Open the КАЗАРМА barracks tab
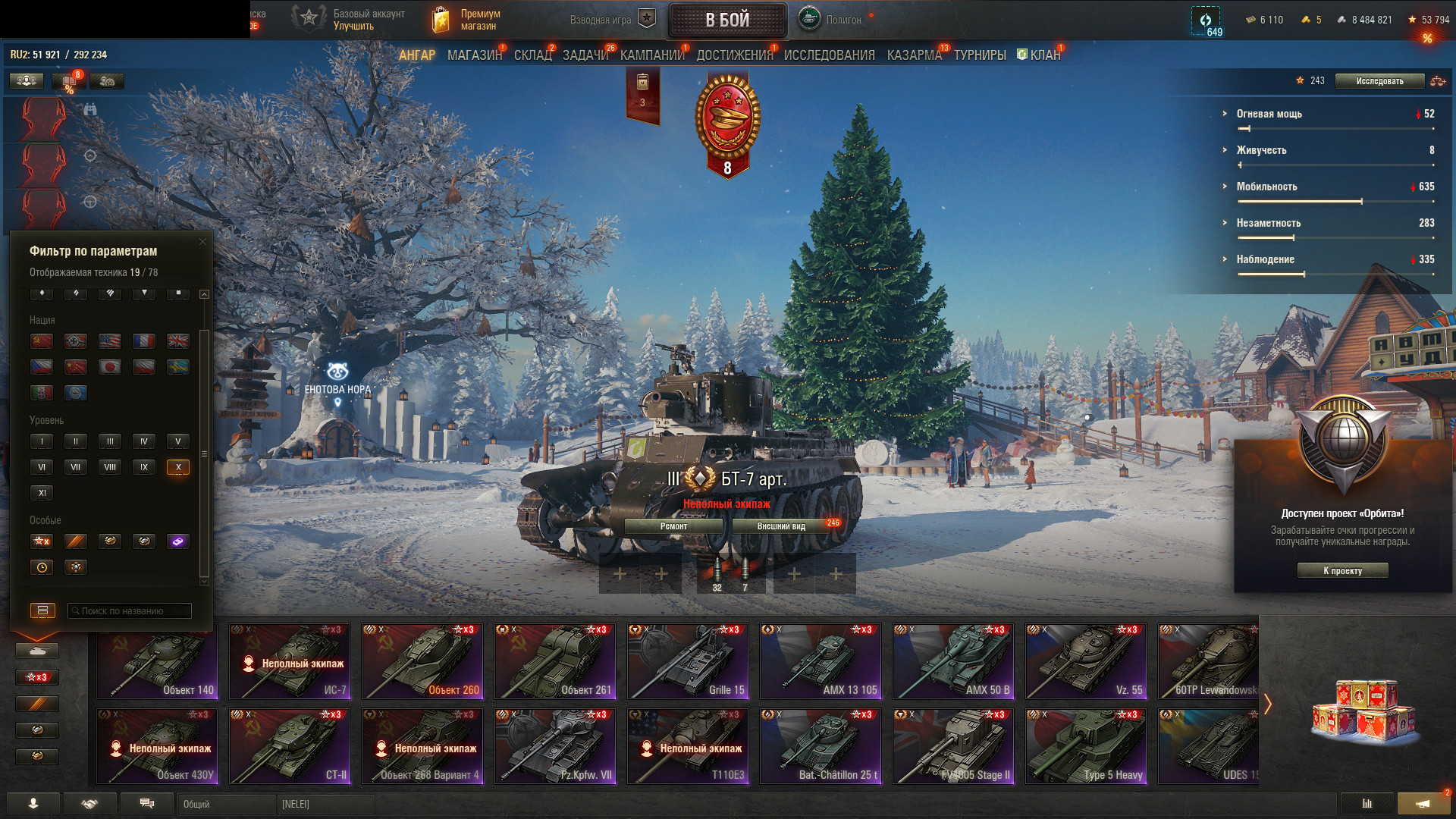This screenshot has height=819, width=1456. tap(914, 55)
